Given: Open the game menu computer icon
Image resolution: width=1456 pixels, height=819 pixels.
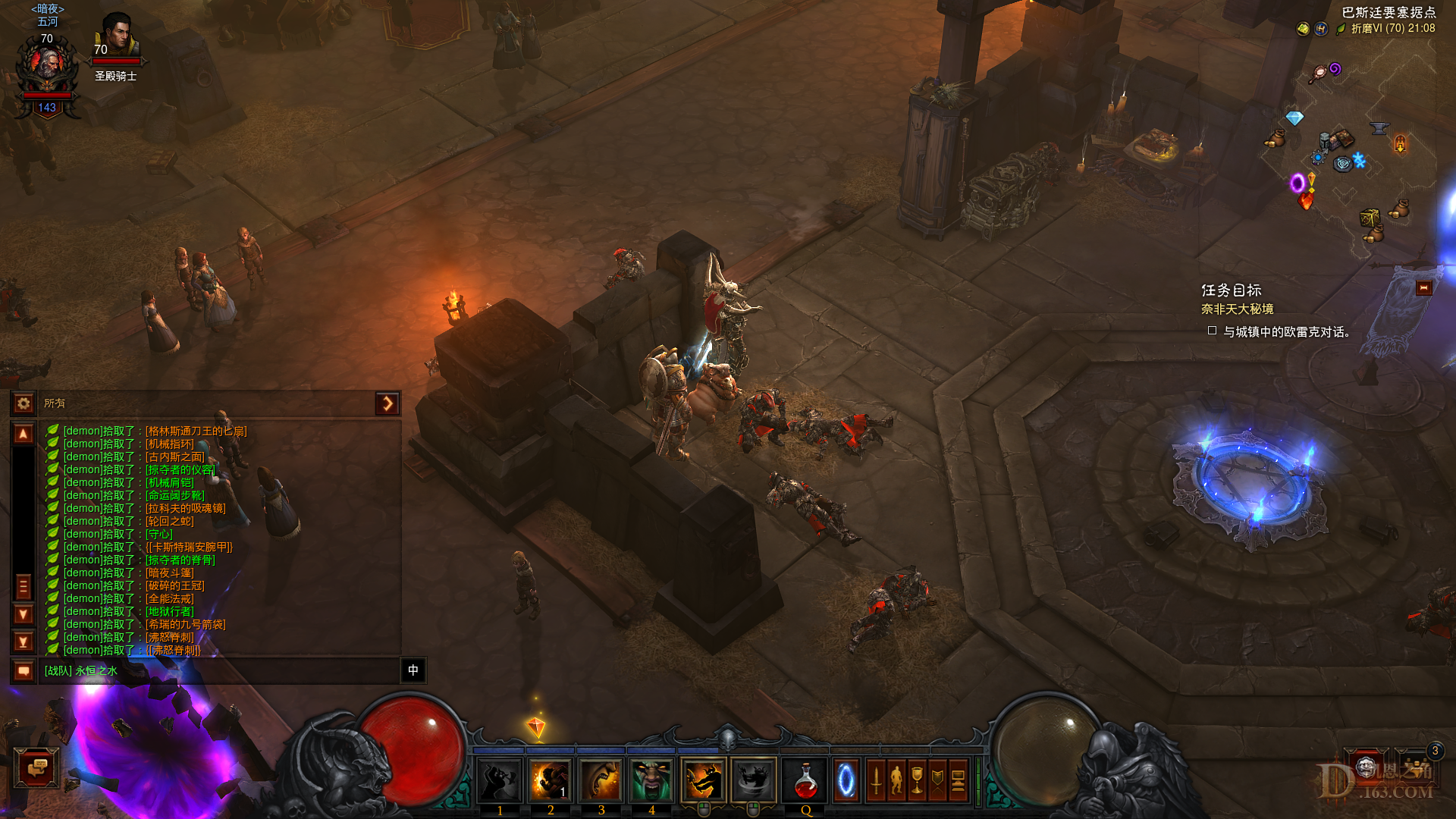Looking at the screenshot, I should (x=958, y=780).
